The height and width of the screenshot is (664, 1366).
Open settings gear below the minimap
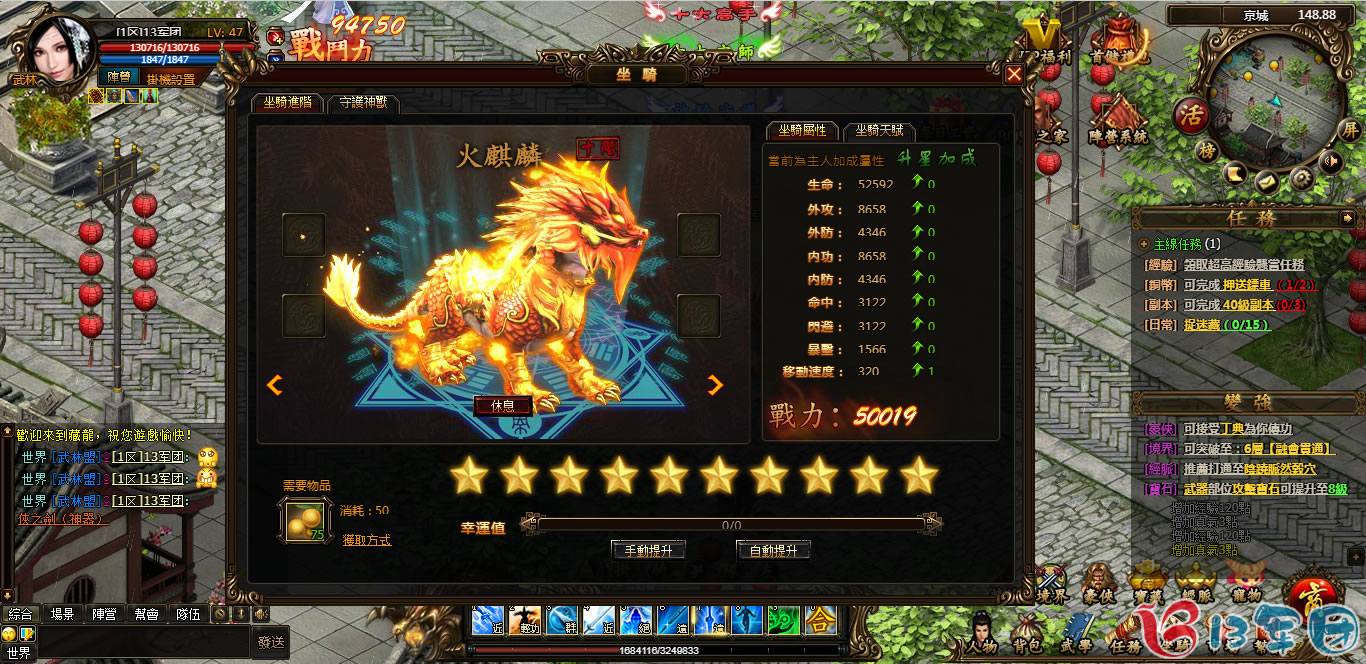1301,178
